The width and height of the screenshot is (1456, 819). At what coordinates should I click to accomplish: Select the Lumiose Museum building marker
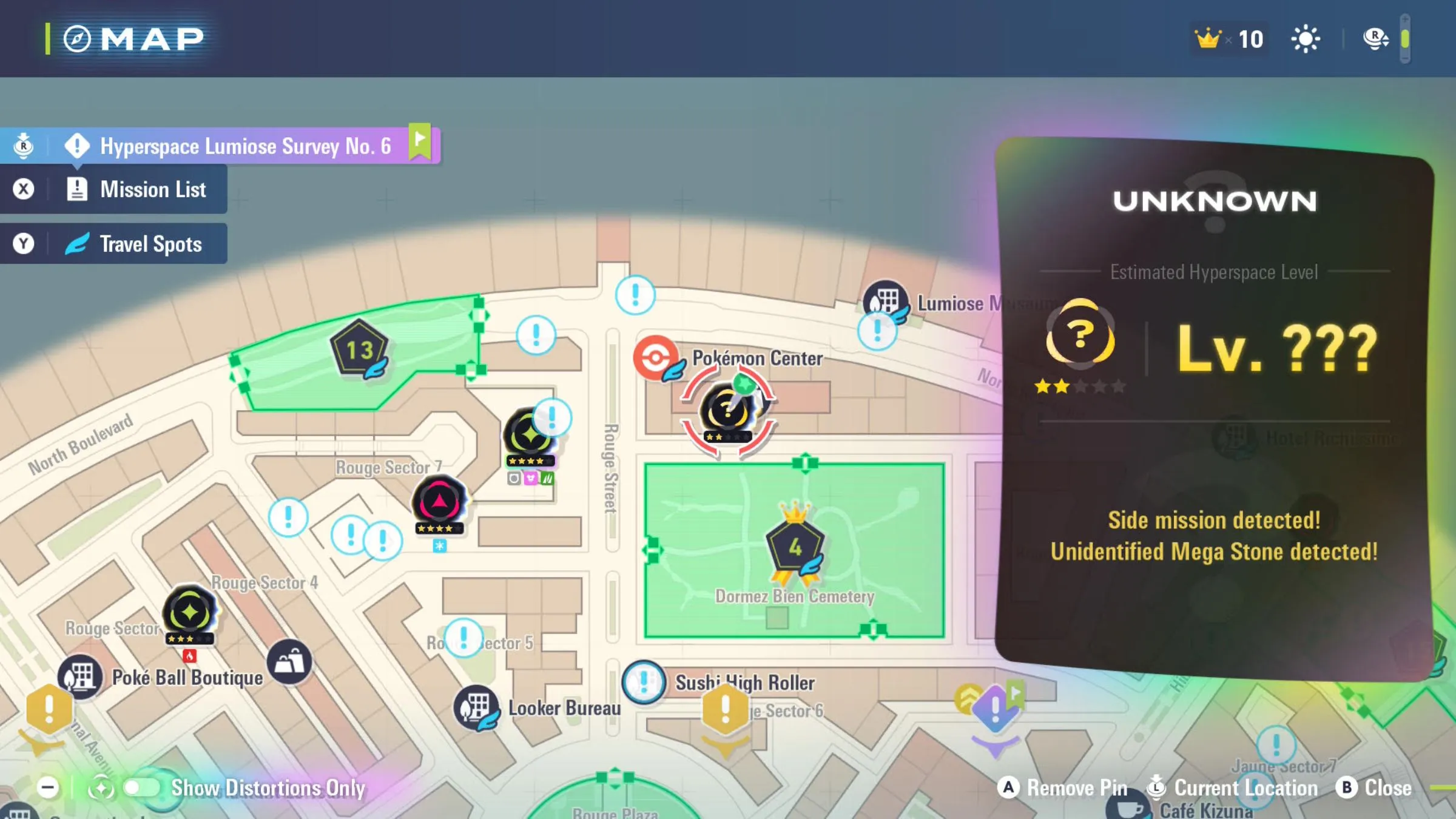coord(885,301)
